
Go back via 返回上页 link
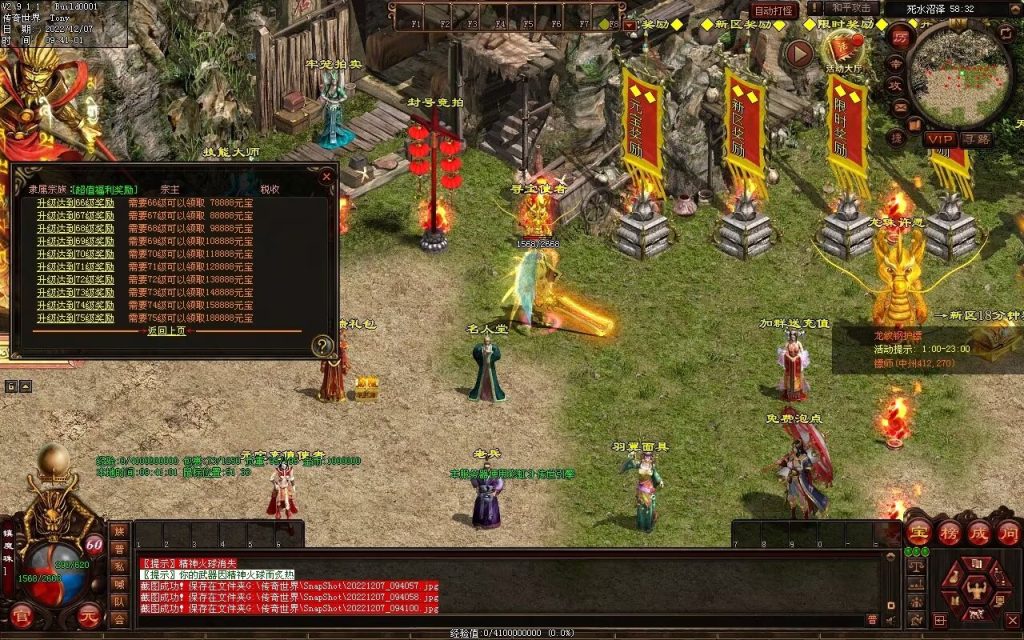[x=166, y=331]
